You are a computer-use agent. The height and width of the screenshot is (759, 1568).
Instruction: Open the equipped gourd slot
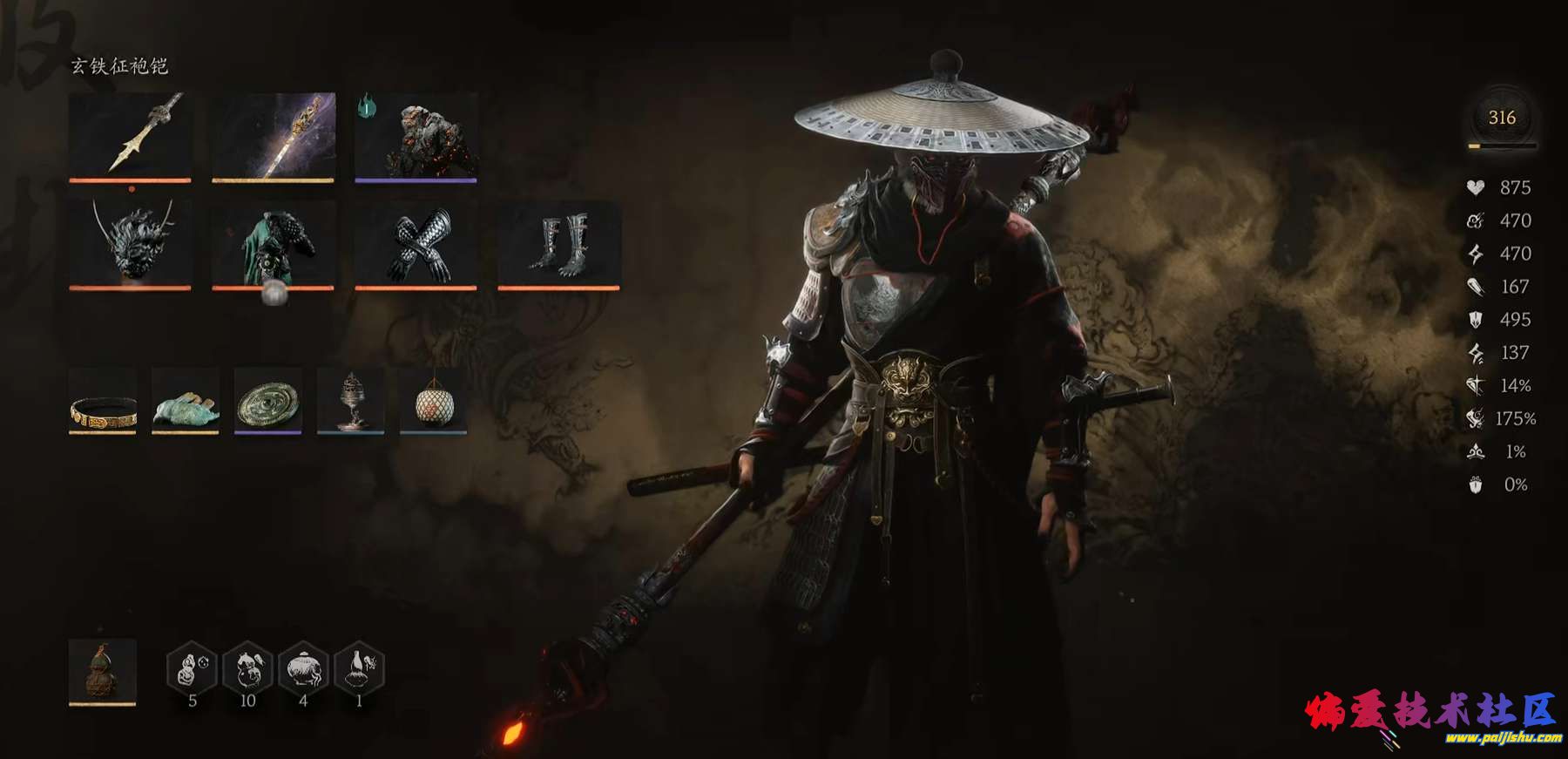tap(103, 671)
